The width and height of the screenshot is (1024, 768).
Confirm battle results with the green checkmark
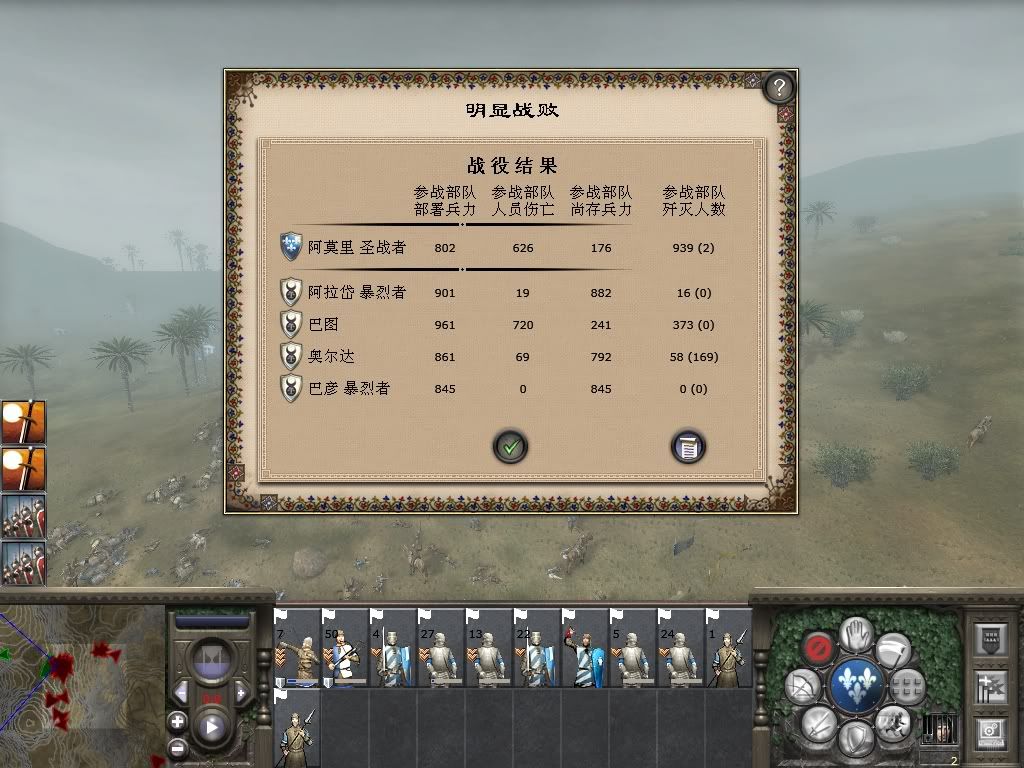coord(511,446)
